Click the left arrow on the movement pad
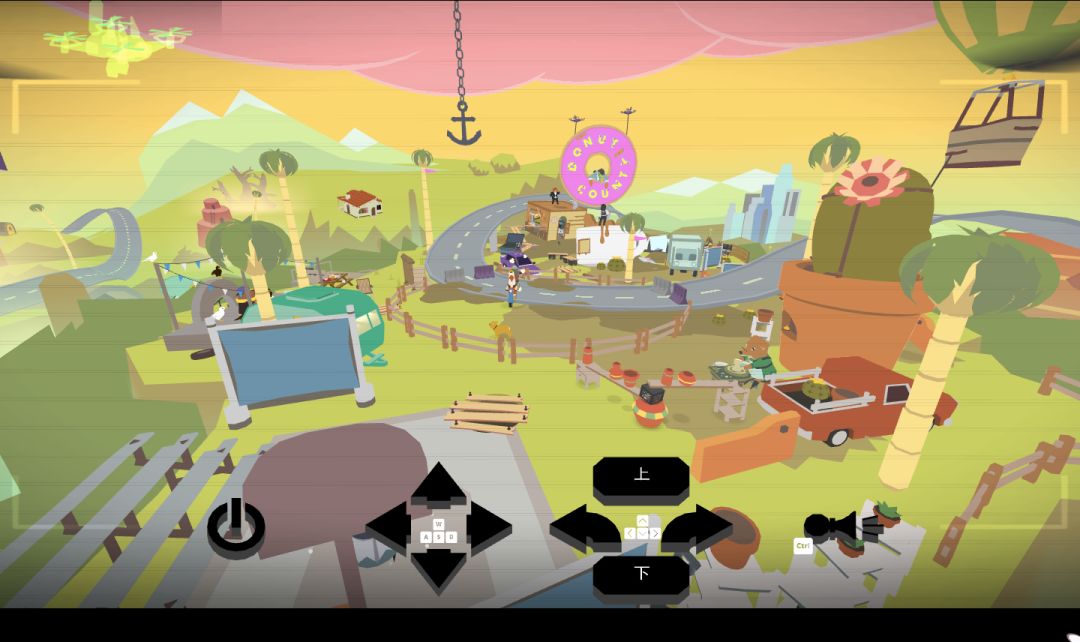The width and height of the screenshot is (1080, 642). (x=389, y=526)
